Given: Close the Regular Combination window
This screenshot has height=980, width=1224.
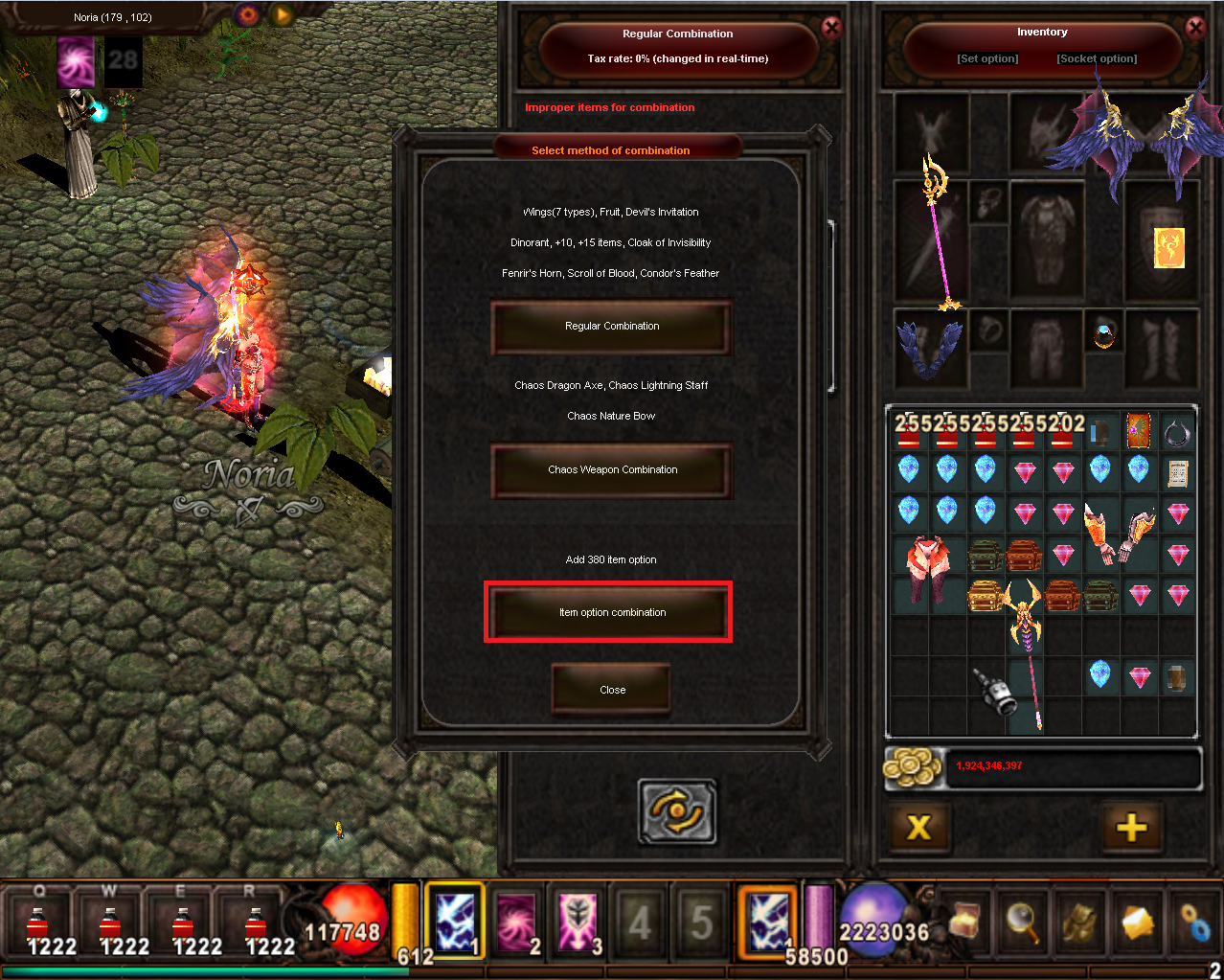Looking at the screenshot, I should (831, 28).
